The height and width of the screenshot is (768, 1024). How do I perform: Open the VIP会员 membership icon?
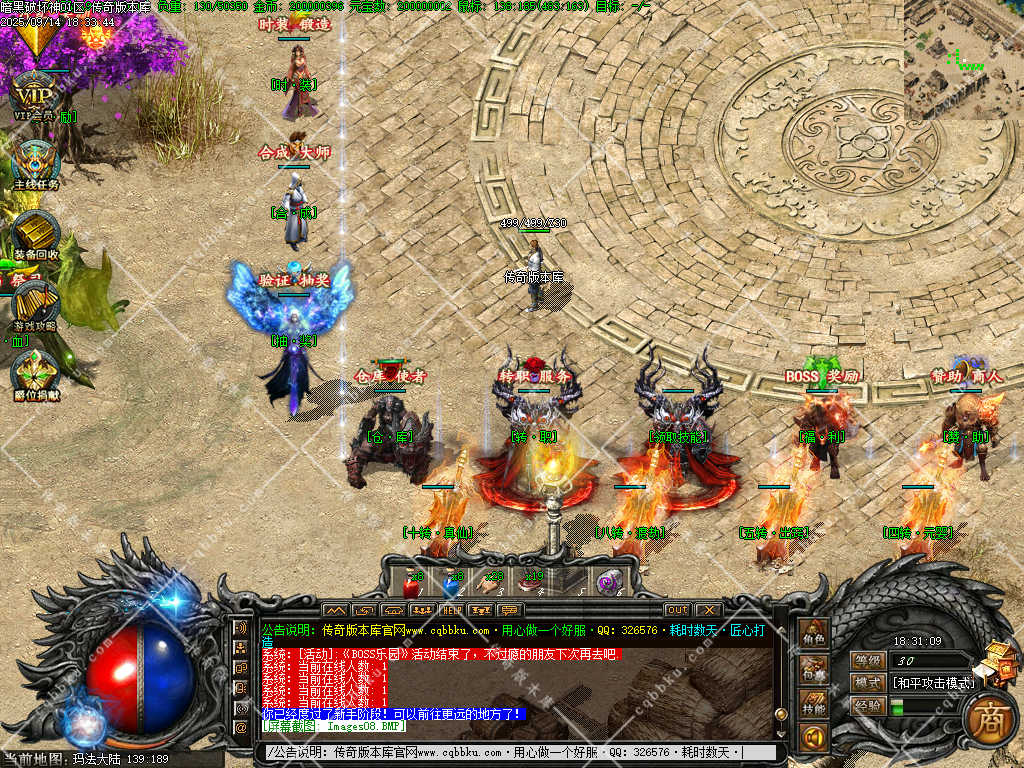point(33,96)
